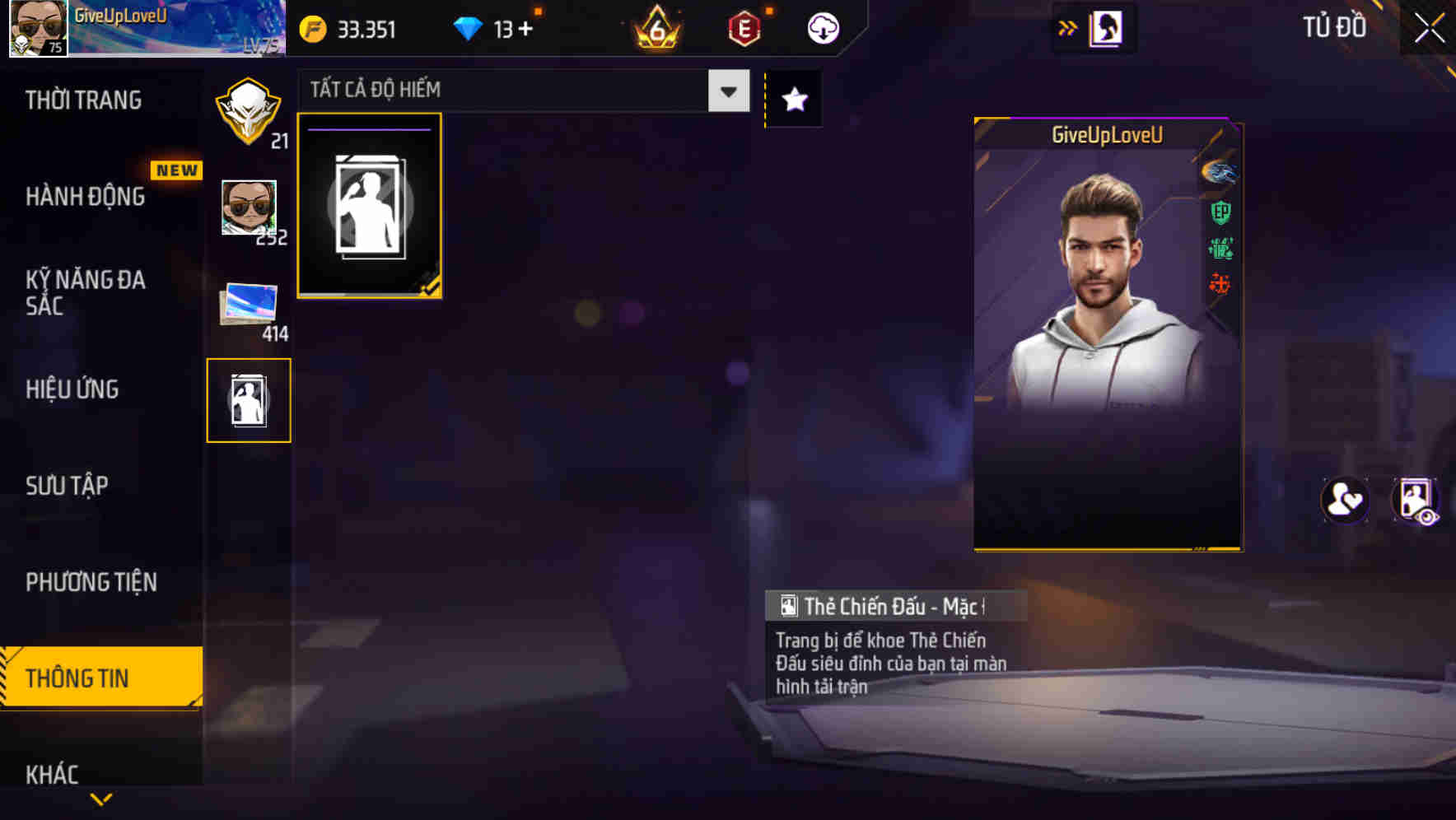Click the loadout card icon in top right
The width and height of the screenshot is (1456, 820).
(1104, 27)
